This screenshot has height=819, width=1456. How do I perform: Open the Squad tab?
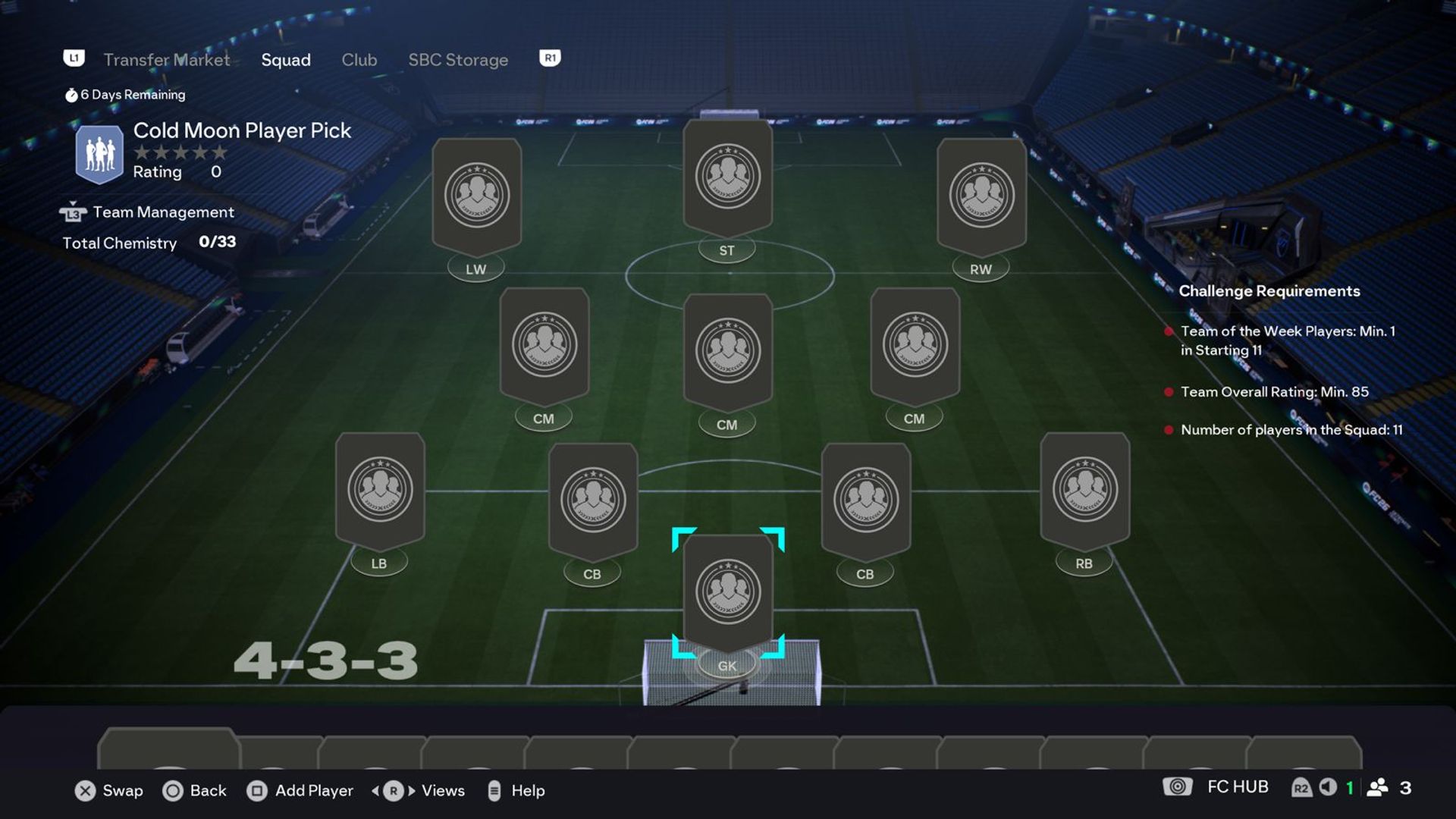[x=286, y=60]
